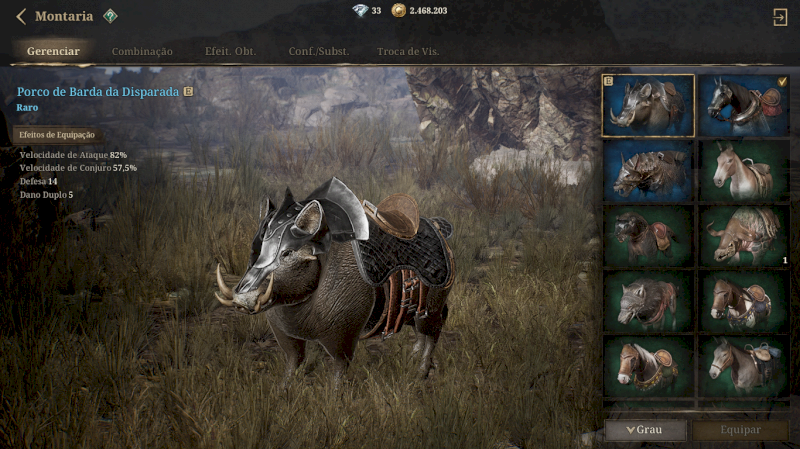Viewport: 800px width, 449px height.
Task: Switch to the Gerenciar tab
Action: click(x=54, y=51)
